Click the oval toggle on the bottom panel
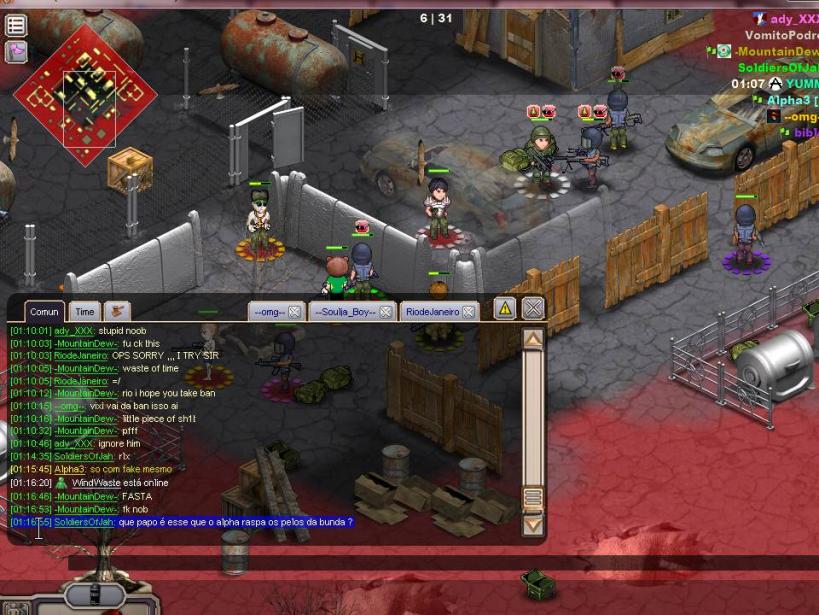This screenshot has width=819, height=615. point(95,596)
